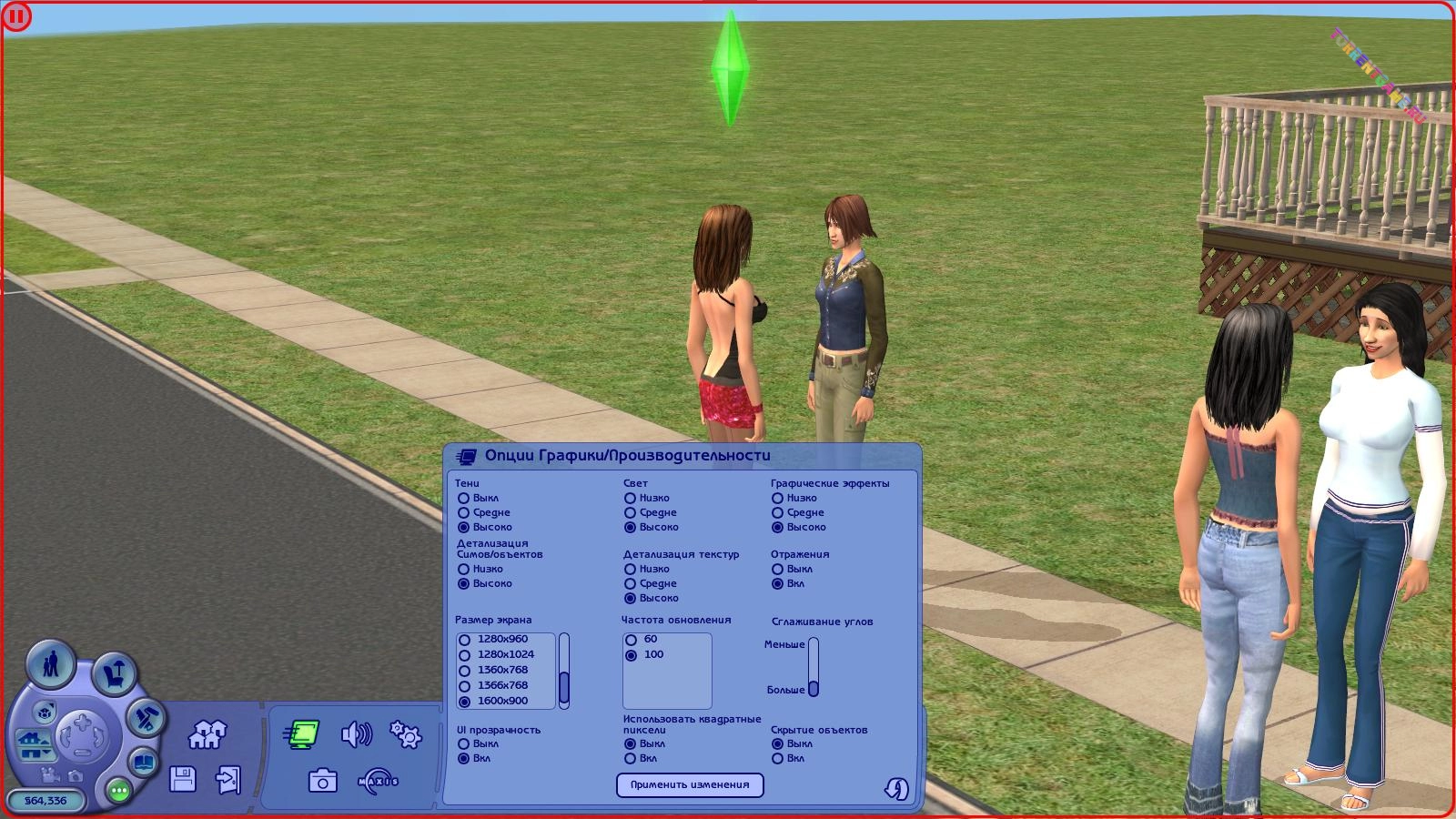This screenshot has height=819, width=1456.
Task: Open camera options with the camera icon
Action: pyautogui.click(x=322, y=781)
